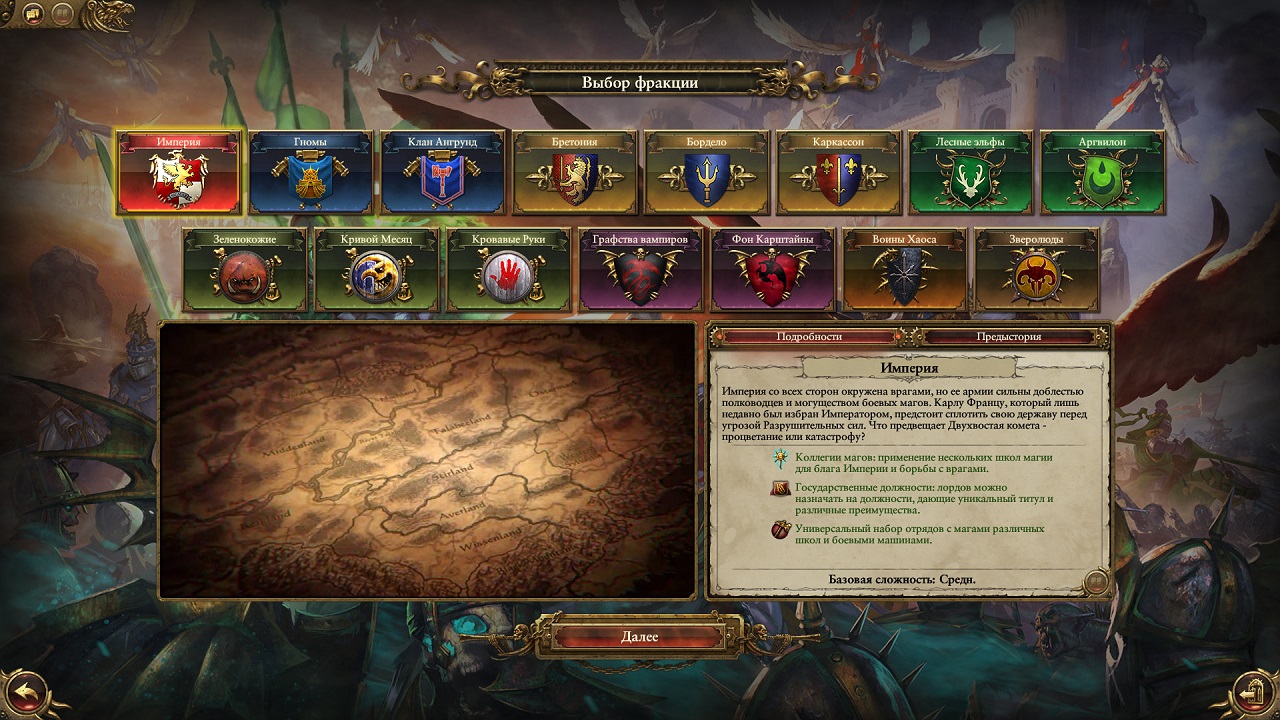The image size is (1280, 720).
Task: Switch to the Подробности tab
Action: 810,337
